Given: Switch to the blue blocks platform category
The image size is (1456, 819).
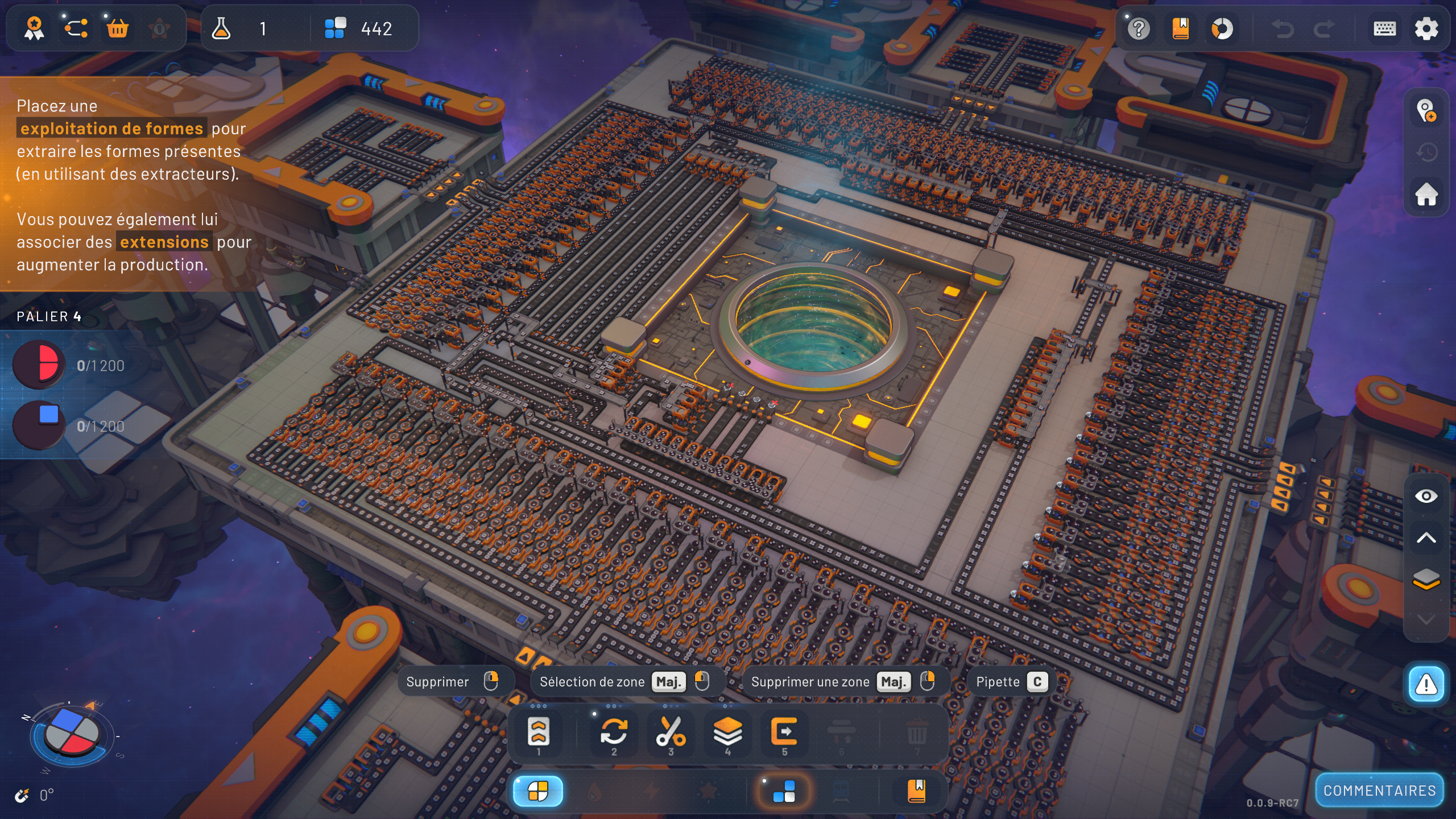Looking at the screenshot, I should tap(784, 791).
